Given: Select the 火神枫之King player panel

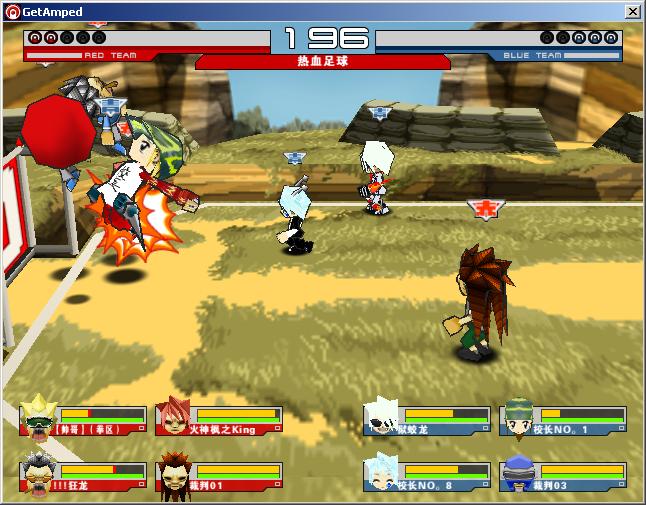Looking at the screenshot, I should pos(219,420).
